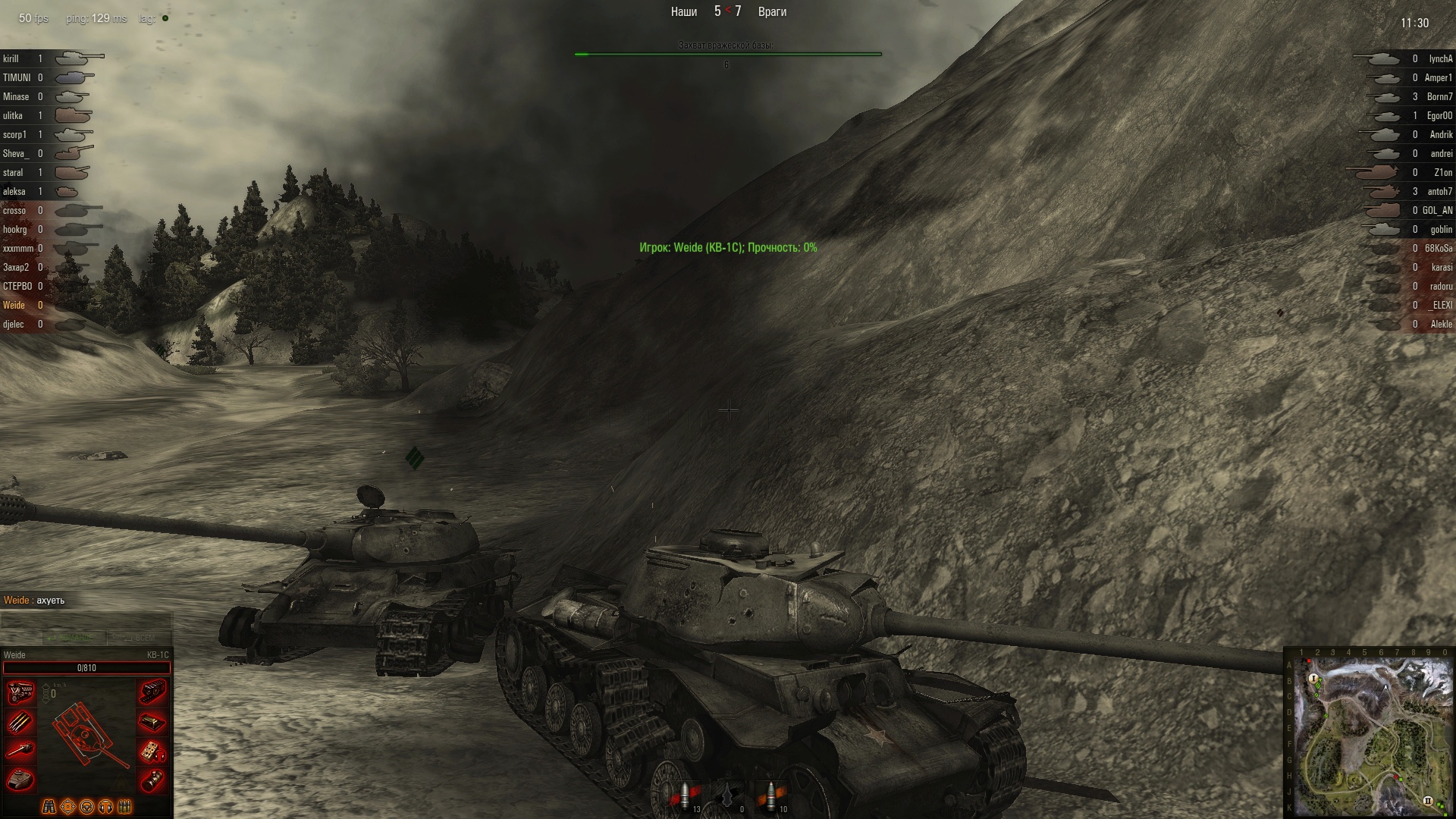The height and width of the screenshot is (819, 1456).
Task: Click the commander binoculars crew icon
Action: click(49, 806)
